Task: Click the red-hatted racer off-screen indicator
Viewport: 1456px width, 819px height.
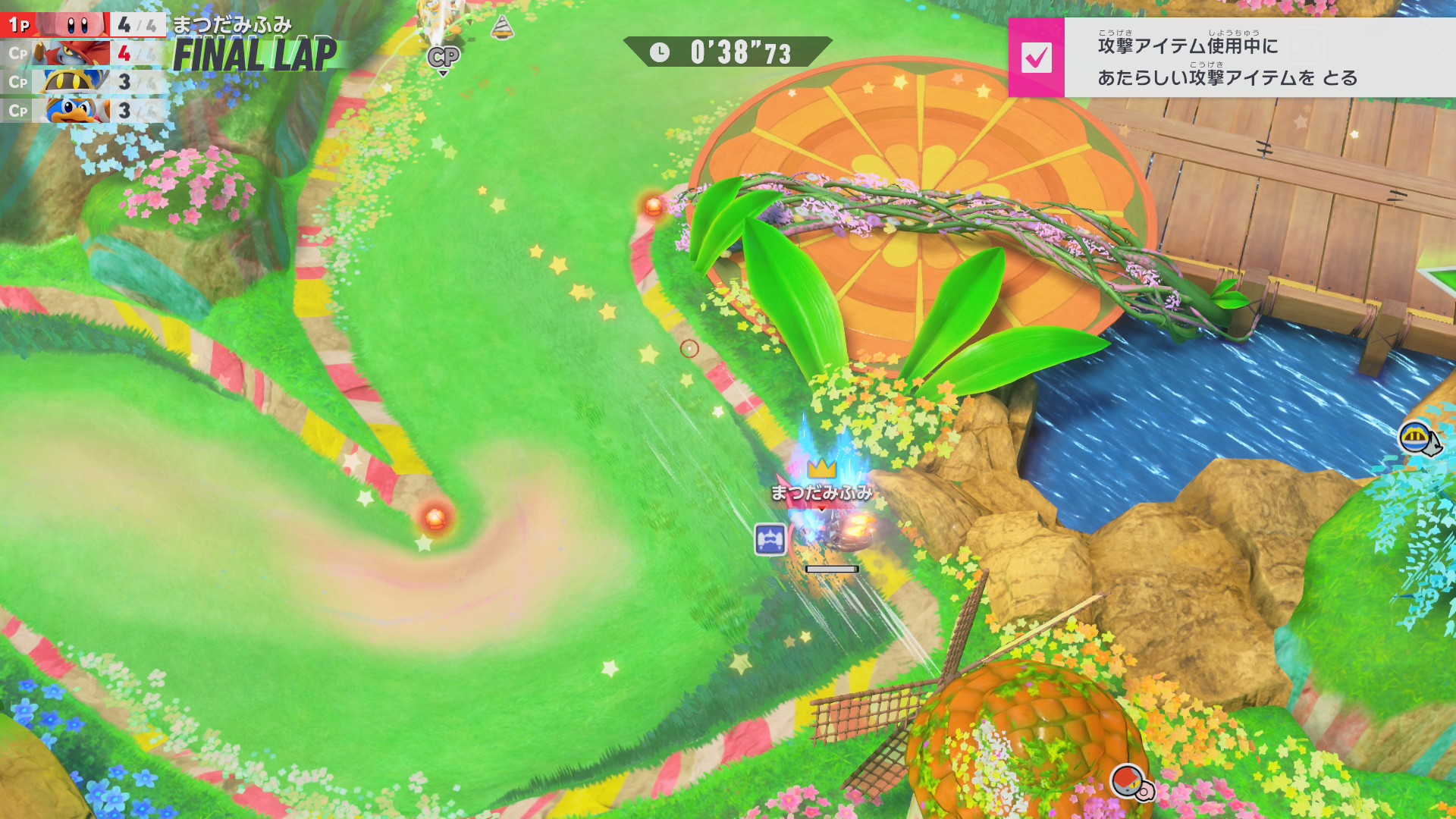Action: (1129, 781)
